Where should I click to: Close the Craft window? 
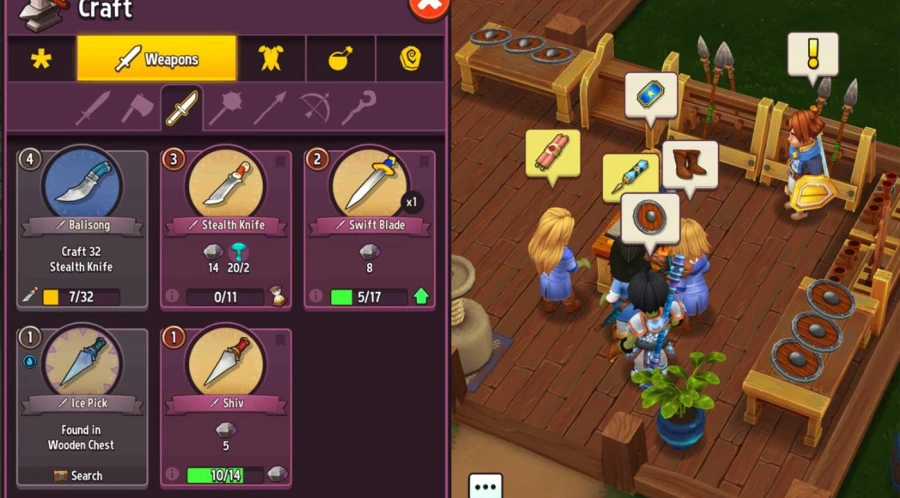429,8
